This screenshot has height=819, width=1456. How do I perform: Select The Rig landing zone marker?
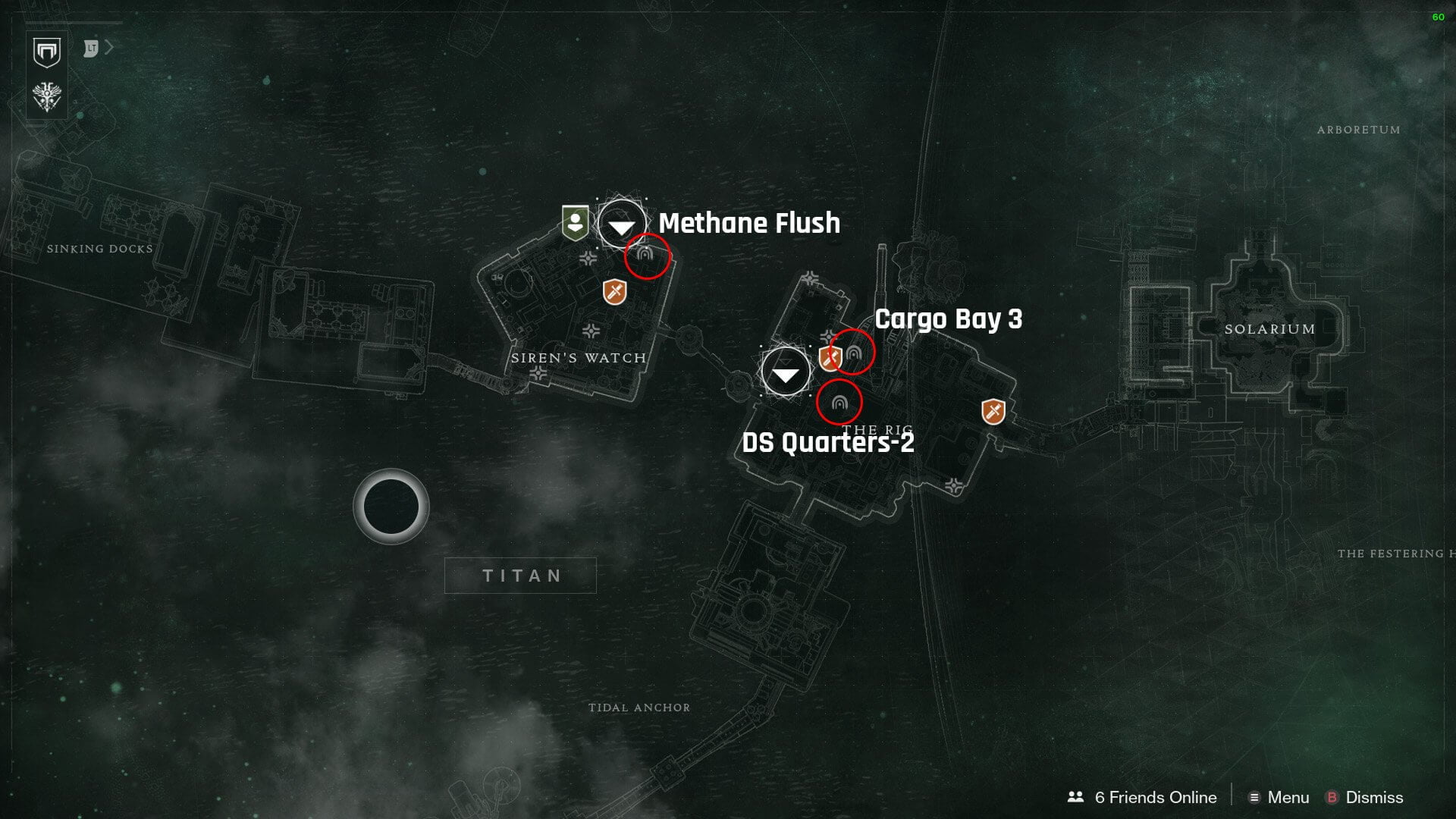pyautogui.click(x=786, y=372)
